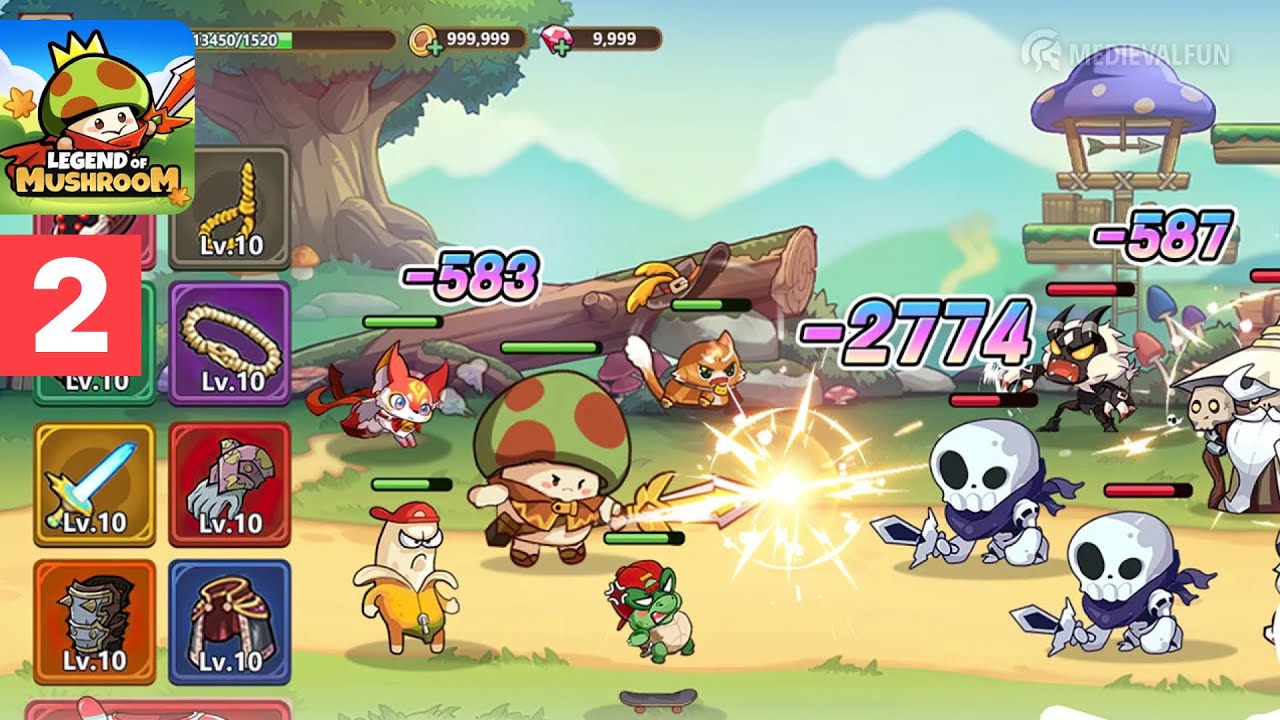Click the Legend of Mushroom app logo
1280x720 pixels.
coord(97,115)
